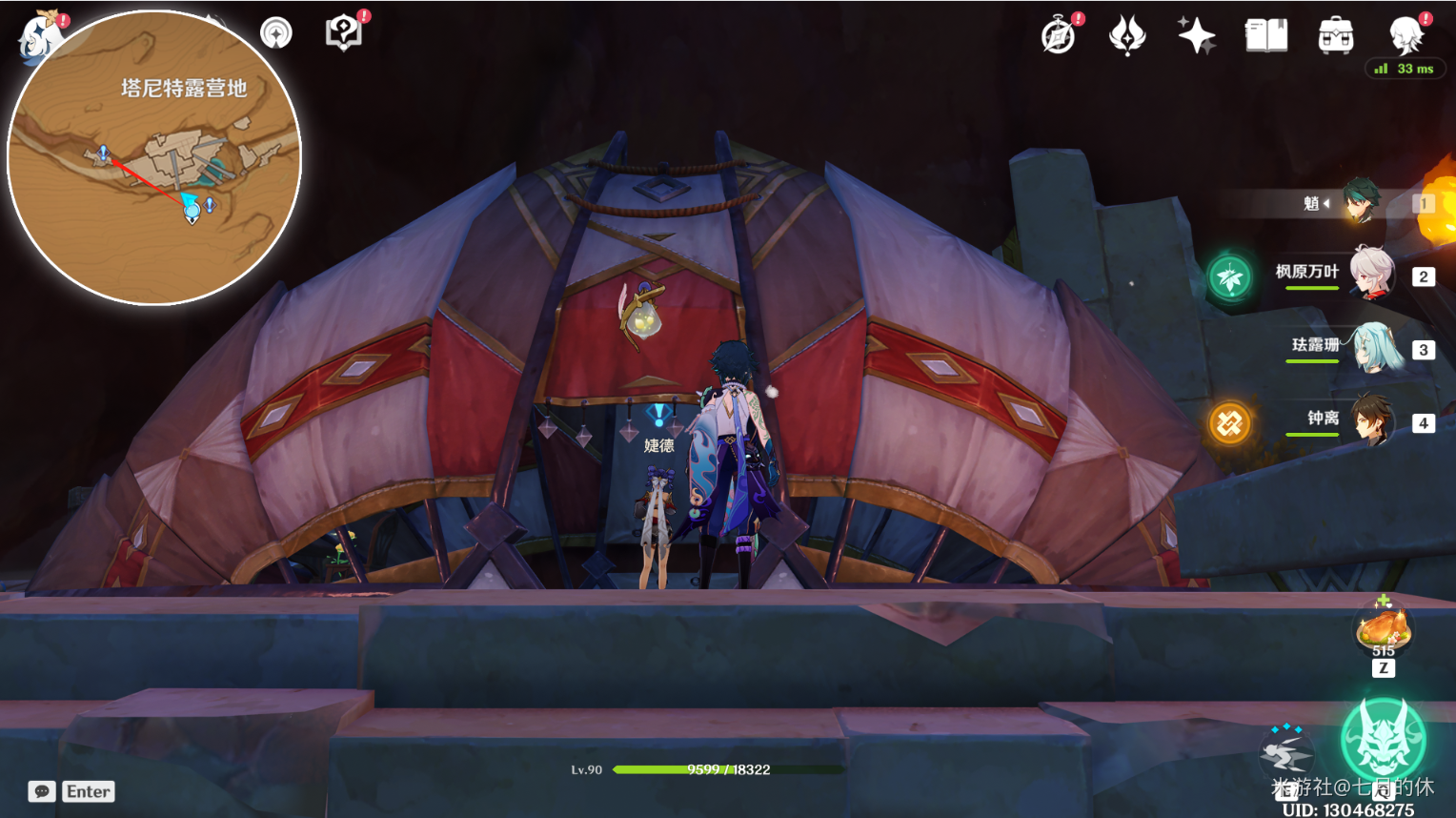Open the adventurer handbook book icon
Image resolution: width=1456 pixels, height=818 pixels.
tap(1266, 36)
